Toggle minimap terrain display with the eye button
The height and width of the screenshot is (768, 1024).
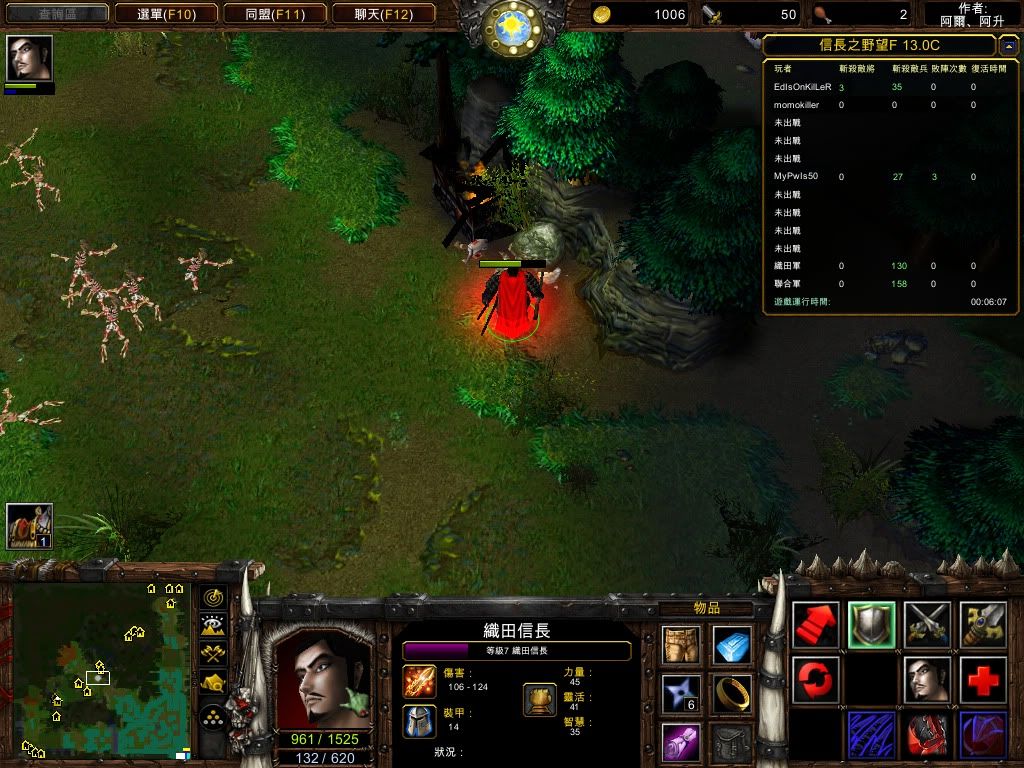pyautogui.click(x=212, y=626)
